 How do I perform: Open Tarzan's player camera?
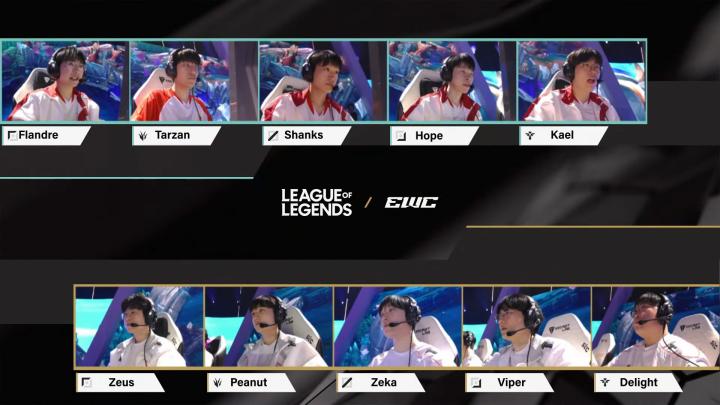[194, 81]
